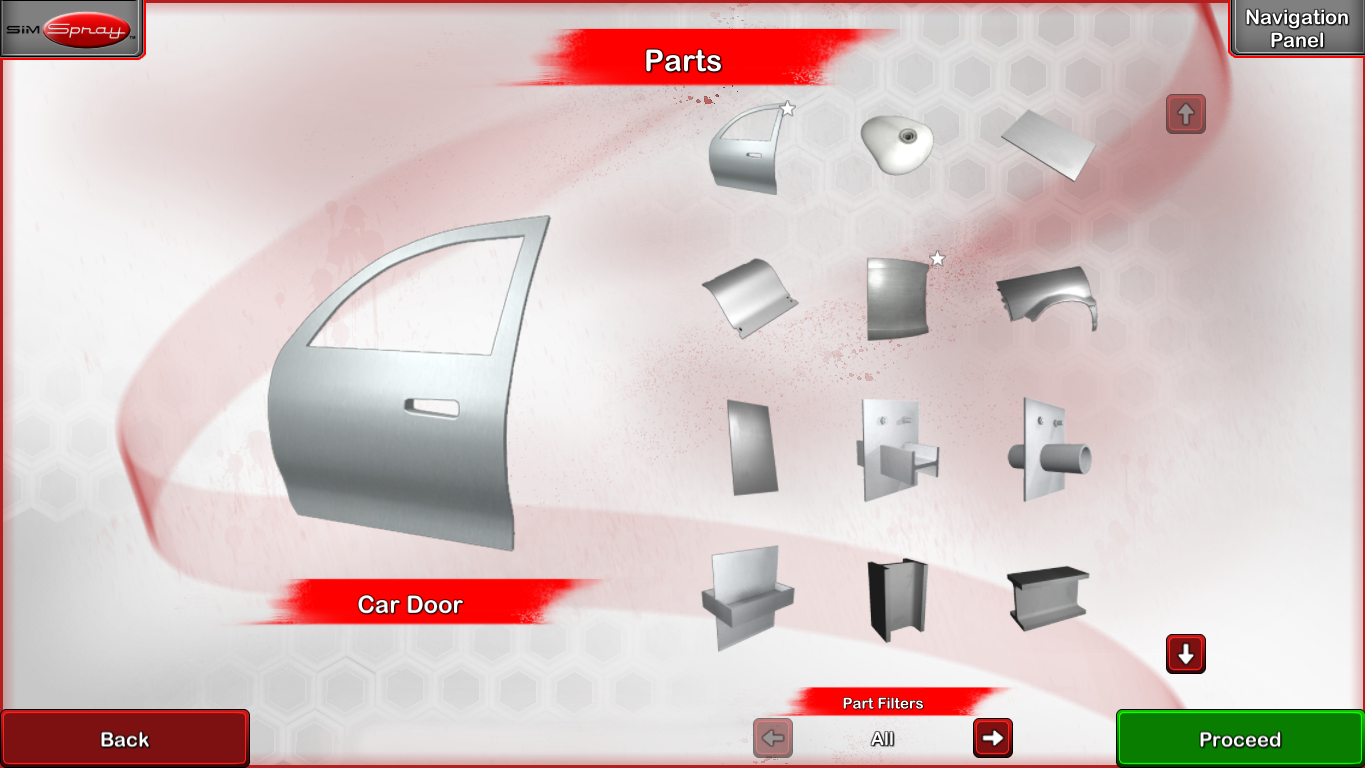Click the Back button
1365x768 pixels.
click(x=125, y=738)
